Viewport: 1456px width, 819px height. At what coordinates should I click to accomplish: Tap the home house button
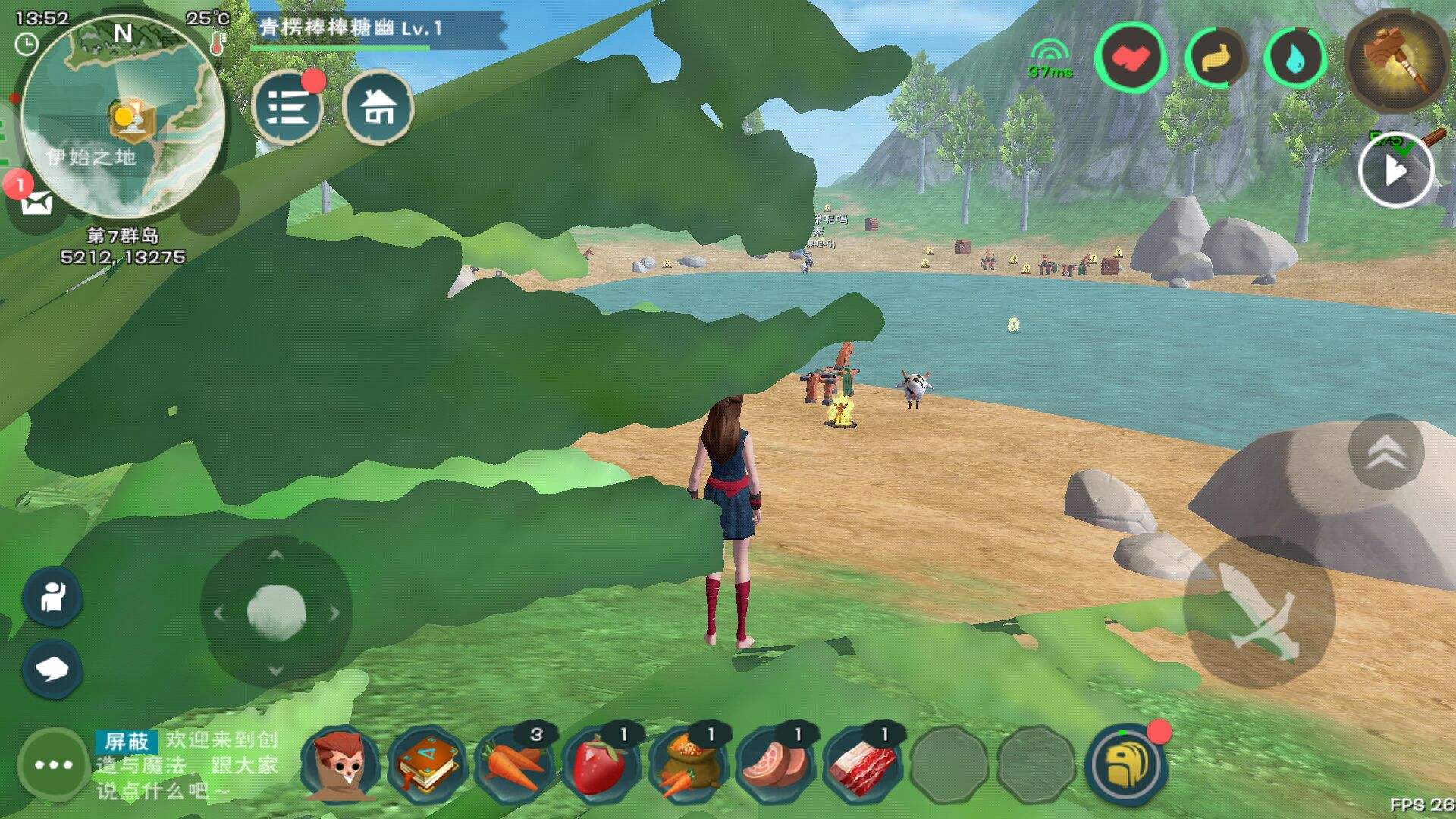[x=378, y=107]
